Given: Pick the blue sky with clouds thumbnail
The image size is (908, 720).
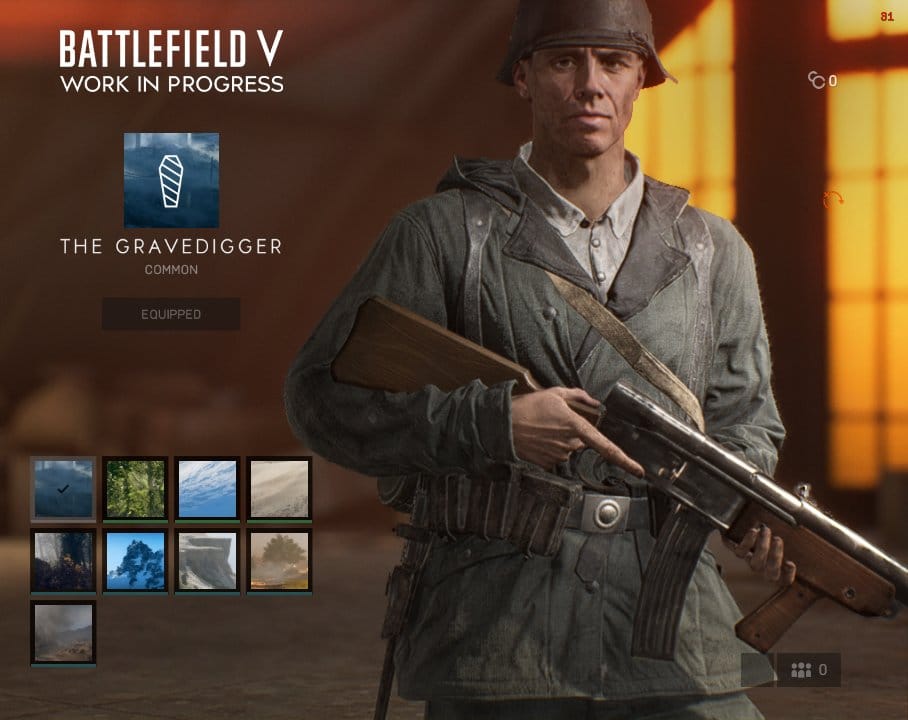Looking at the screenshot, I should [x=207, y=489].
